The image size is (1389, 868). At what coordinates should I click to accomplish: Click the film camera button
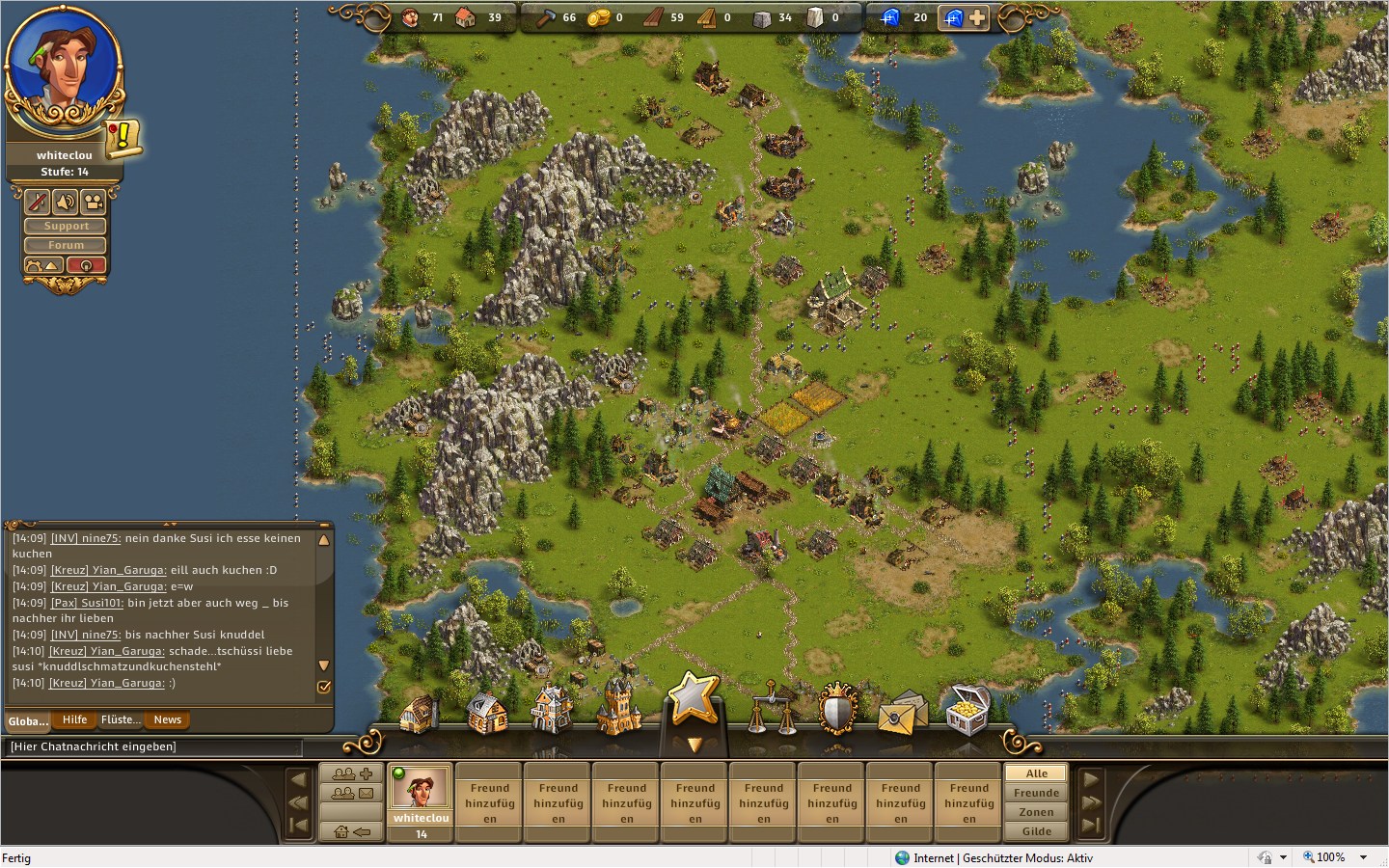click(x=93, y=202)
